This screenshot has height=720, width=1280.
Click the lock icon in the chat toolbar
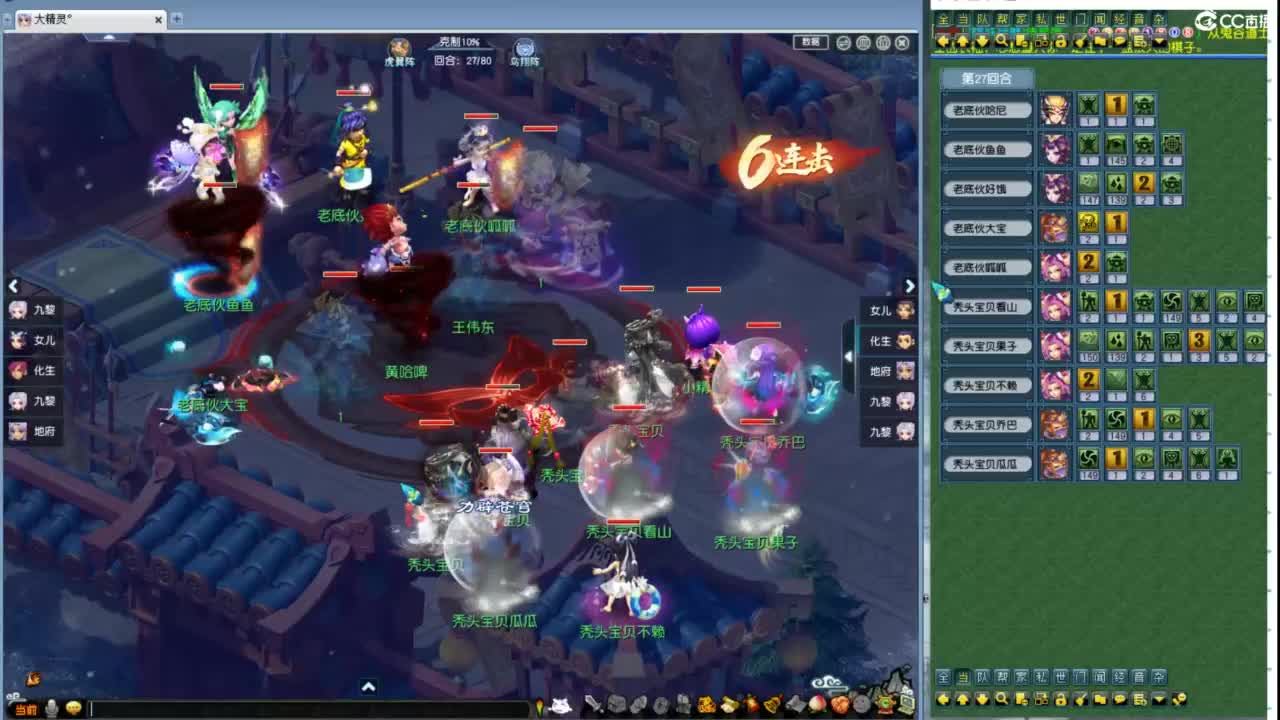(1060, 40)
